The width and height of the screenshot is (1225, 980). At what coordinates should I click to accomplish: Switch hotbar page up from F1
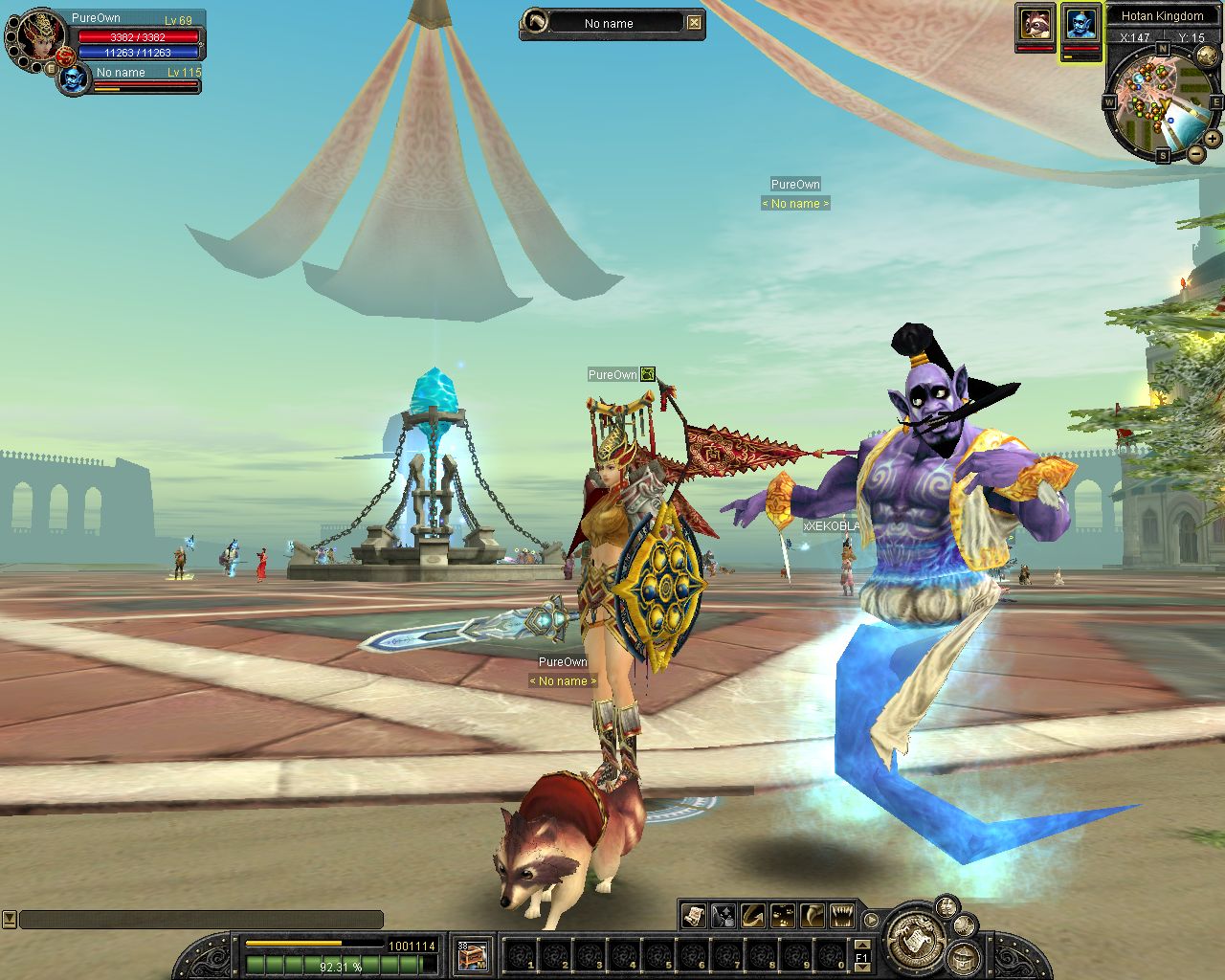(861, 945)
